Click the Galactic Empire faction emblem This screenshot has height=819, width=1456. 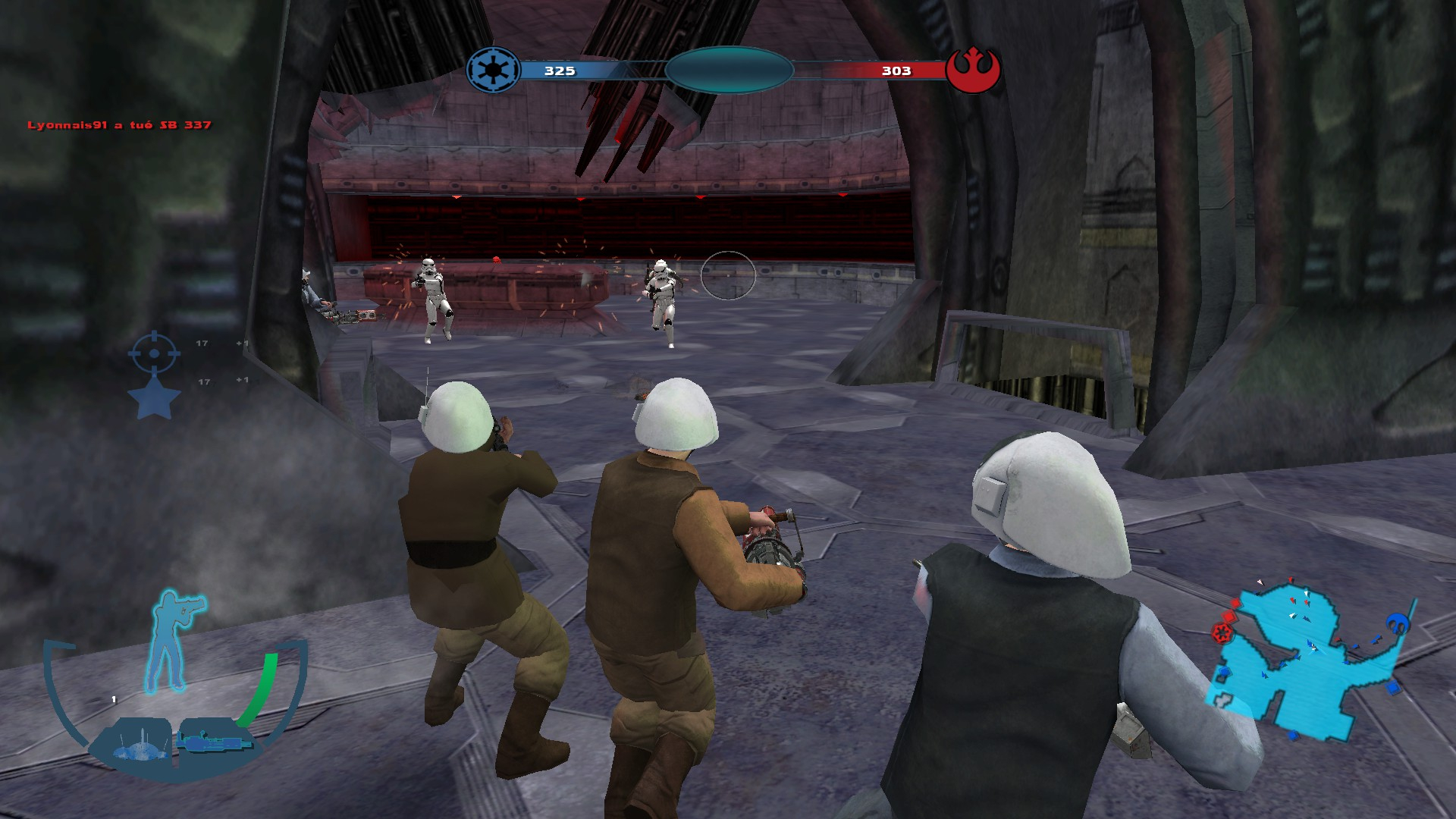click(493, 70)
